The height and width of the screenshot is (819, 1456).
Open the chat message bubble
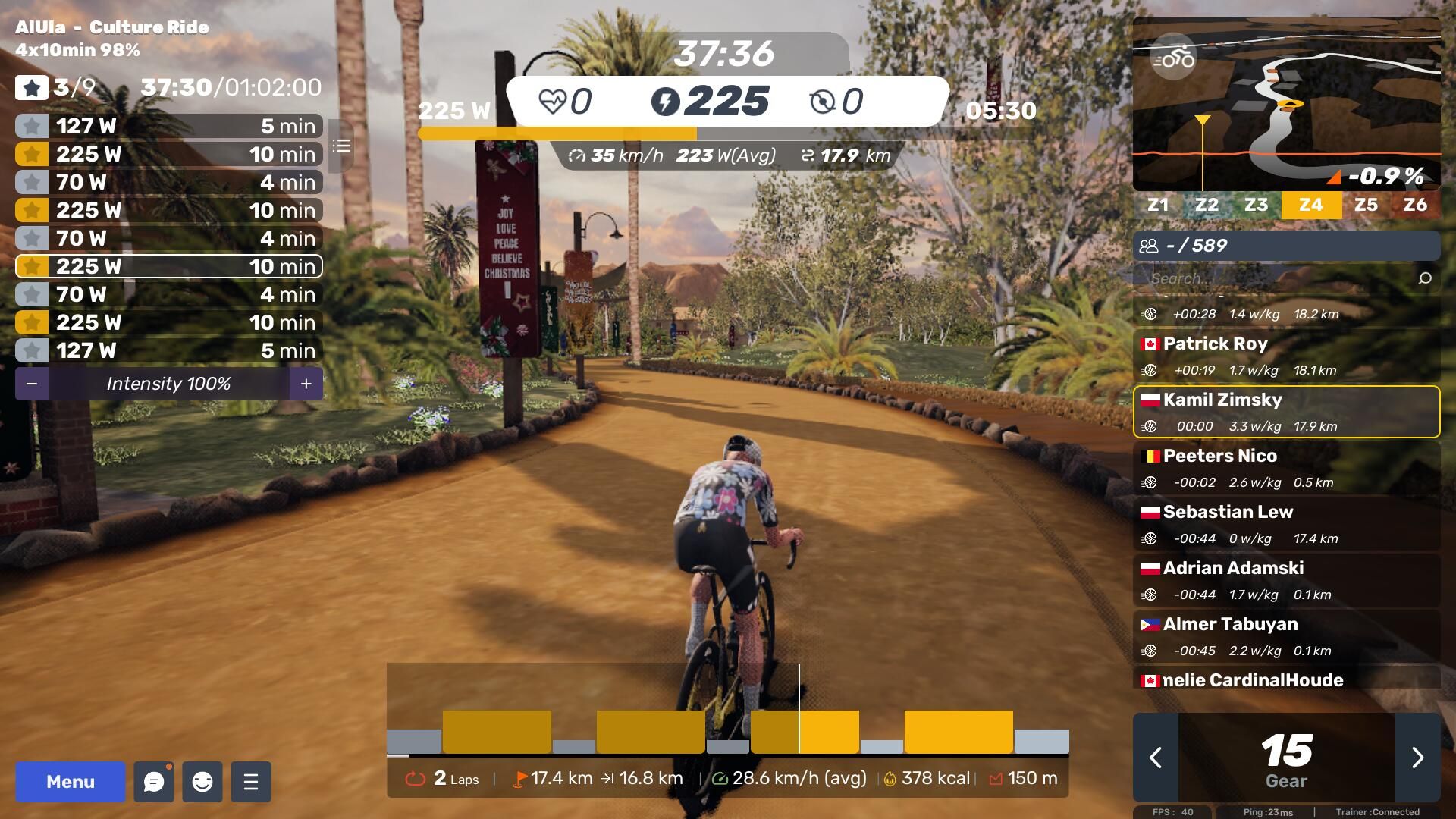click(154, 782)
